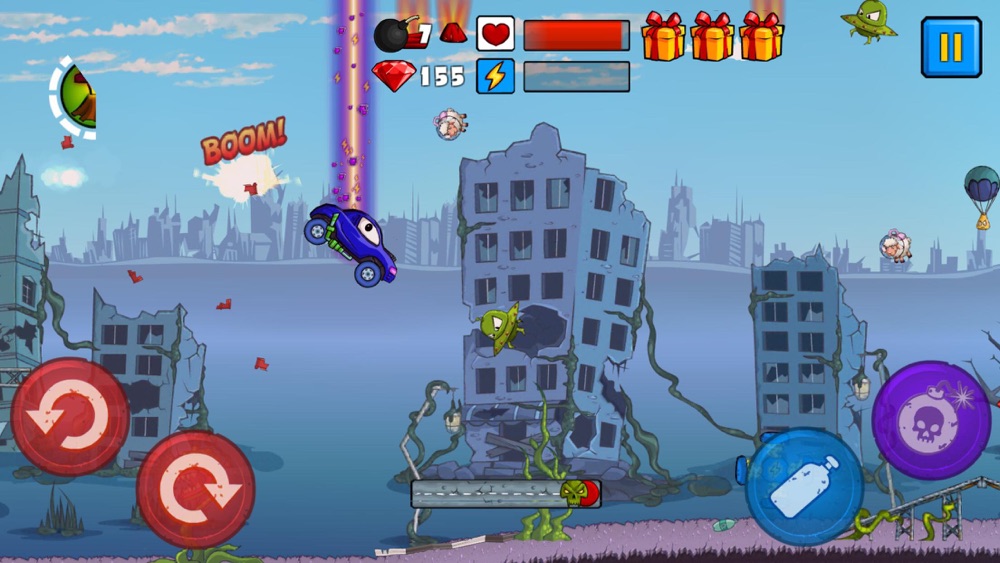
Task: Drop a bomb with the purple skull button
Action: (x=931, y=420)
